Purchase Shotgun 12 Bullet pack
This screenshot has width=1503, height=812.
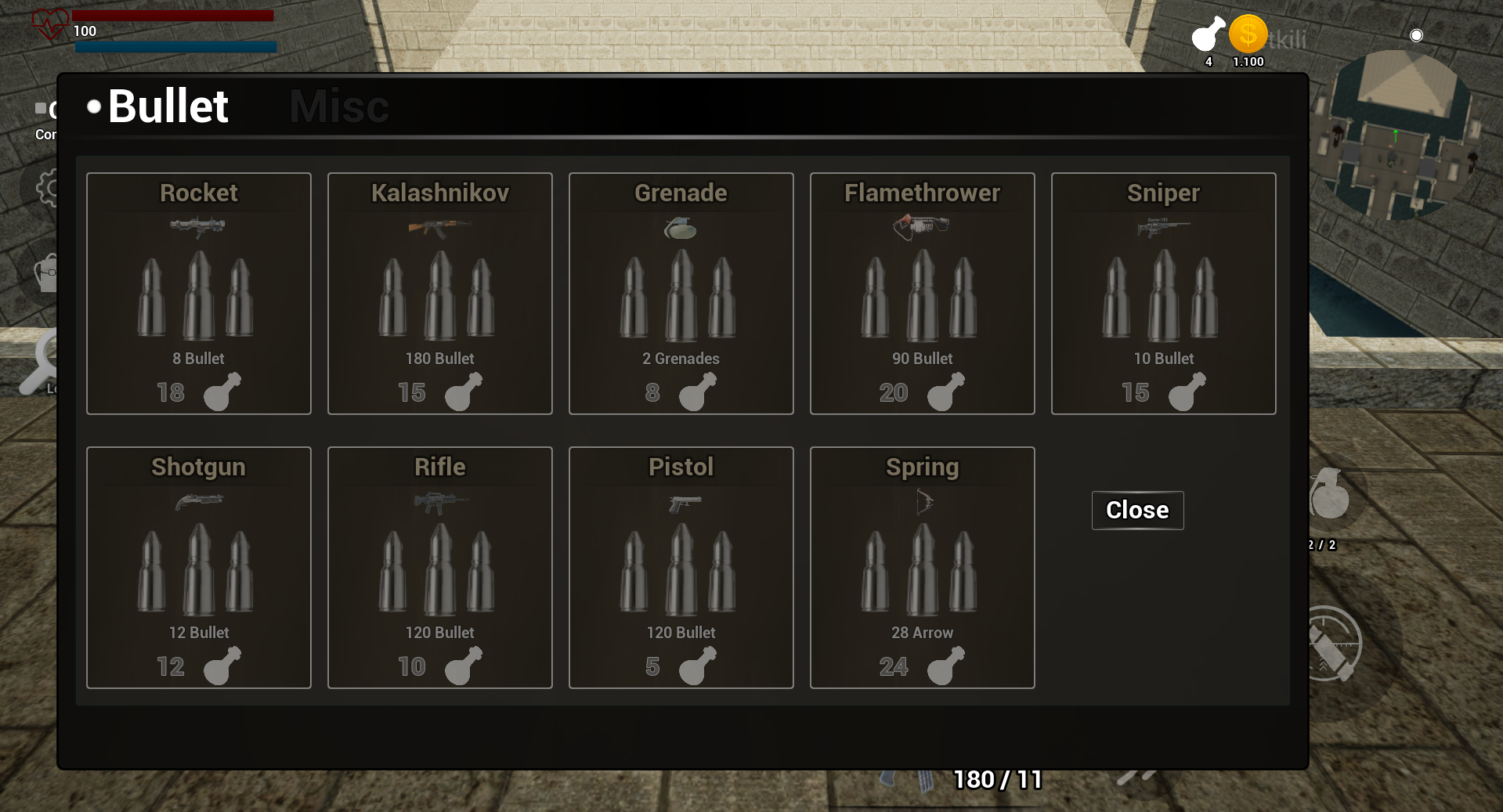[x=199, y=568]
